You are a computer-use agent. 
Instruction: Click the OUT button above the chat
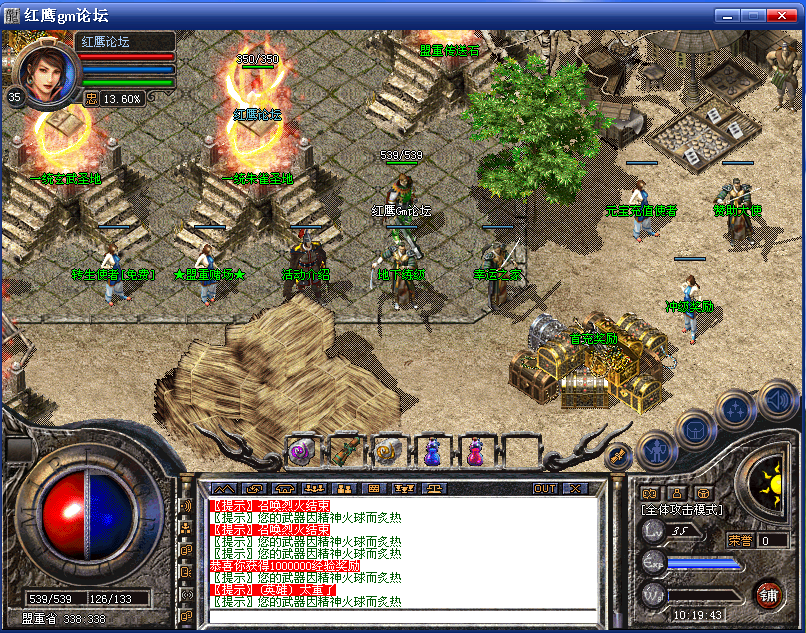click(x=545, y=489)
